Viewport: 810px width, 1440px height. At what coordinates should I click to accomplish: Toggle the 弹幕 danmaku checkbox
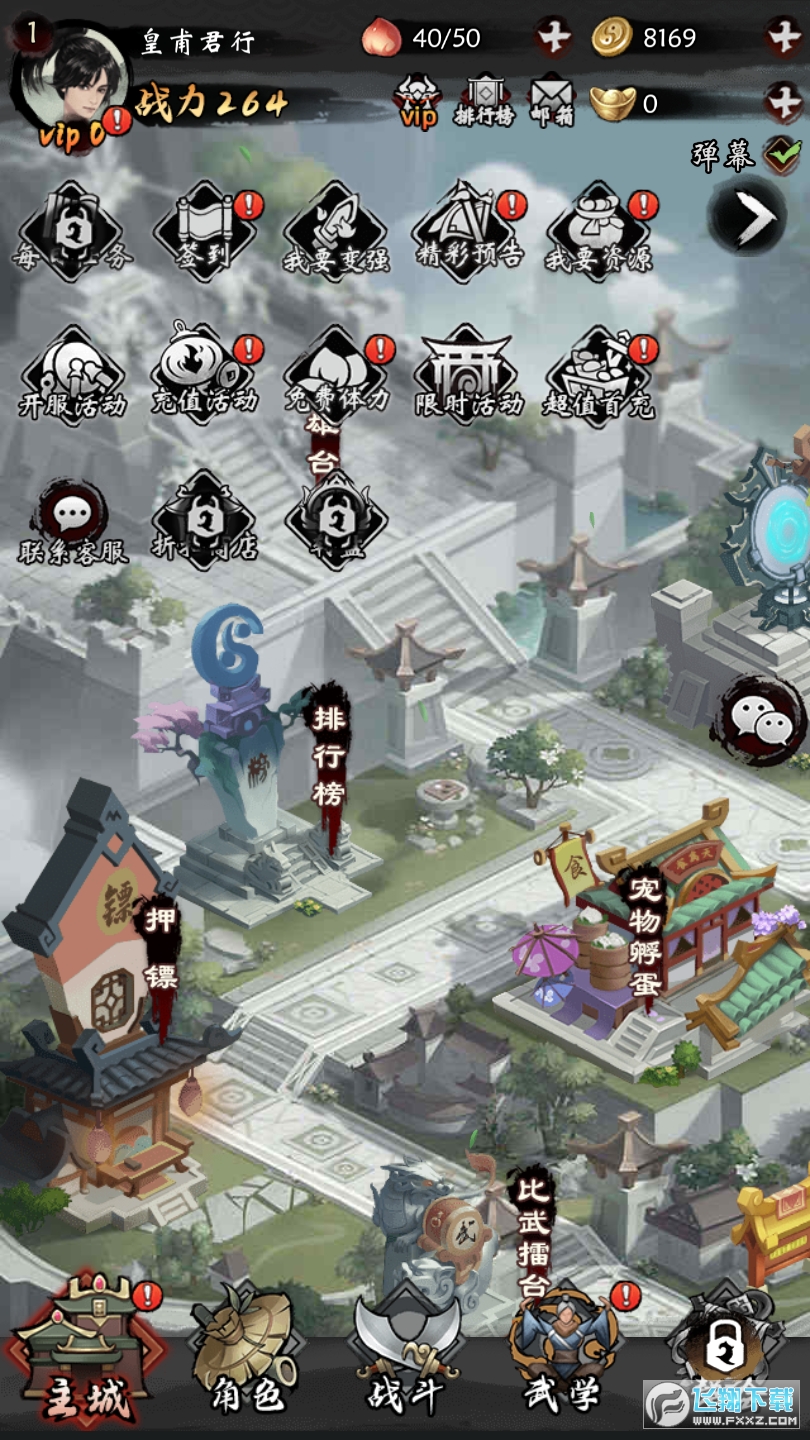(x=781, y=154)
